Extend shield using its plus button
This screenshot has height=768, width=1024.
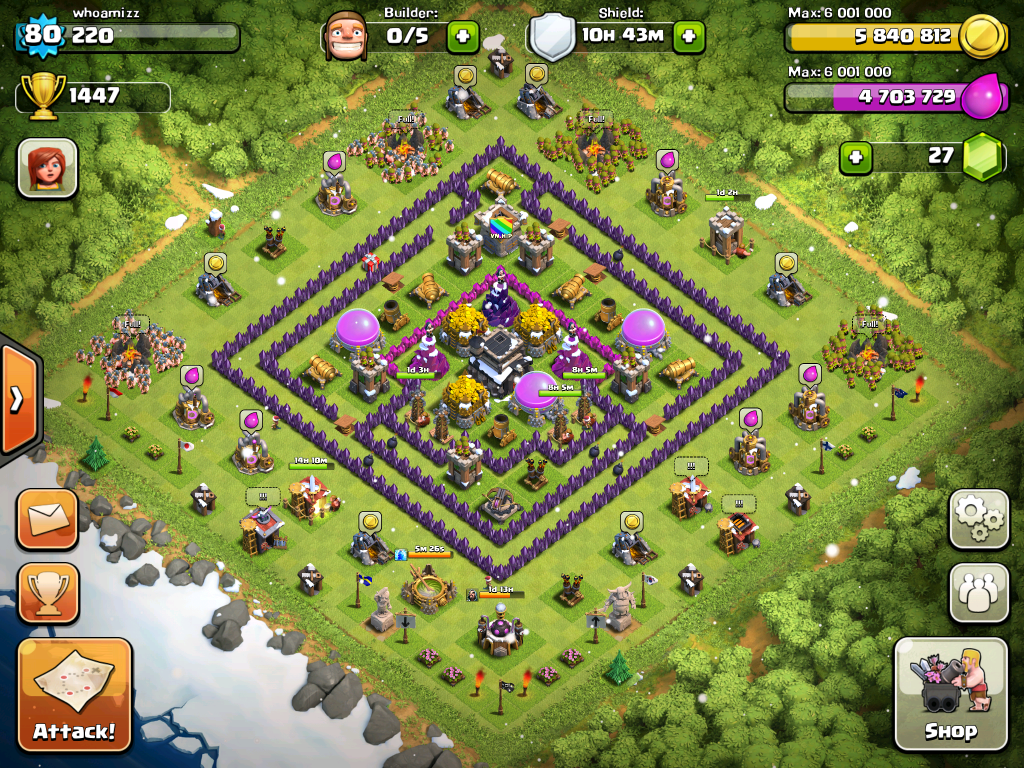688,38
